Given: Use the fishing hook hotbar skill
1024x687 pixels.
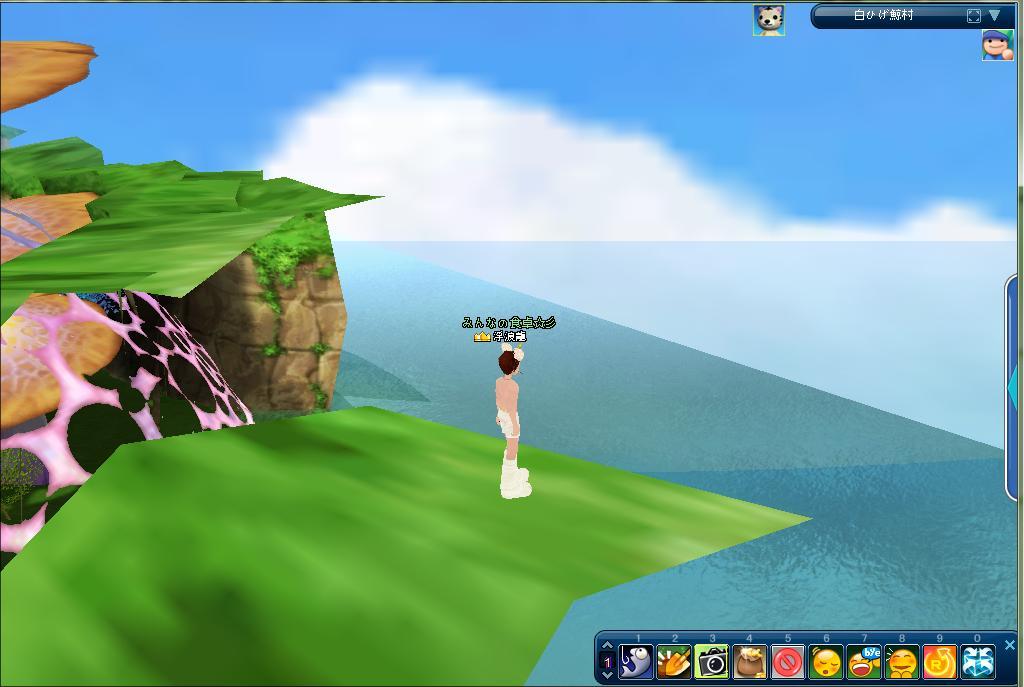Looking at the screenshot, I should (637, 662).
